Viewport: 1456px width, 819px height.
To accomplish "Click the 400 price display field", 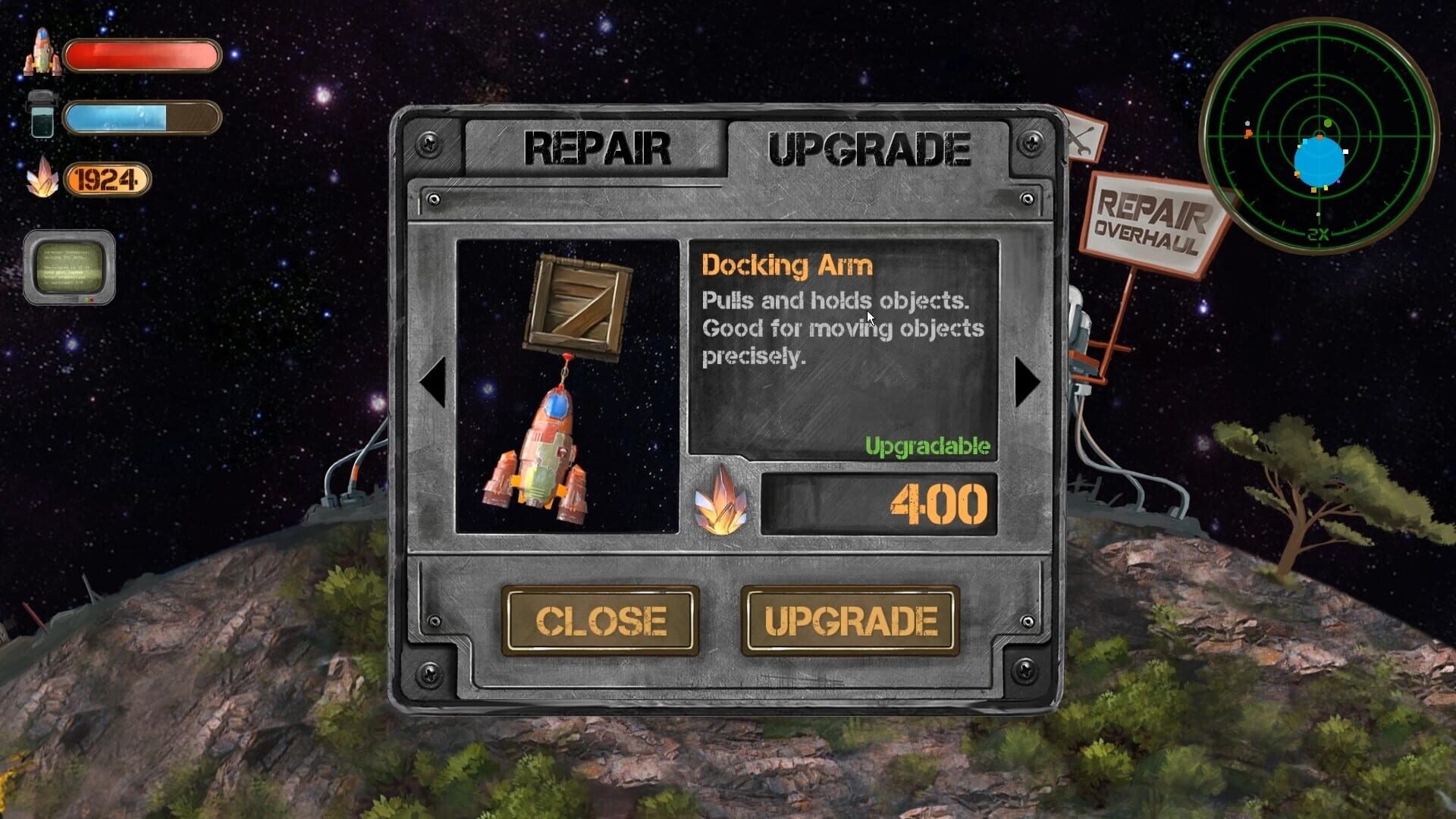I will pyautogui.click(x=880, y=504).
